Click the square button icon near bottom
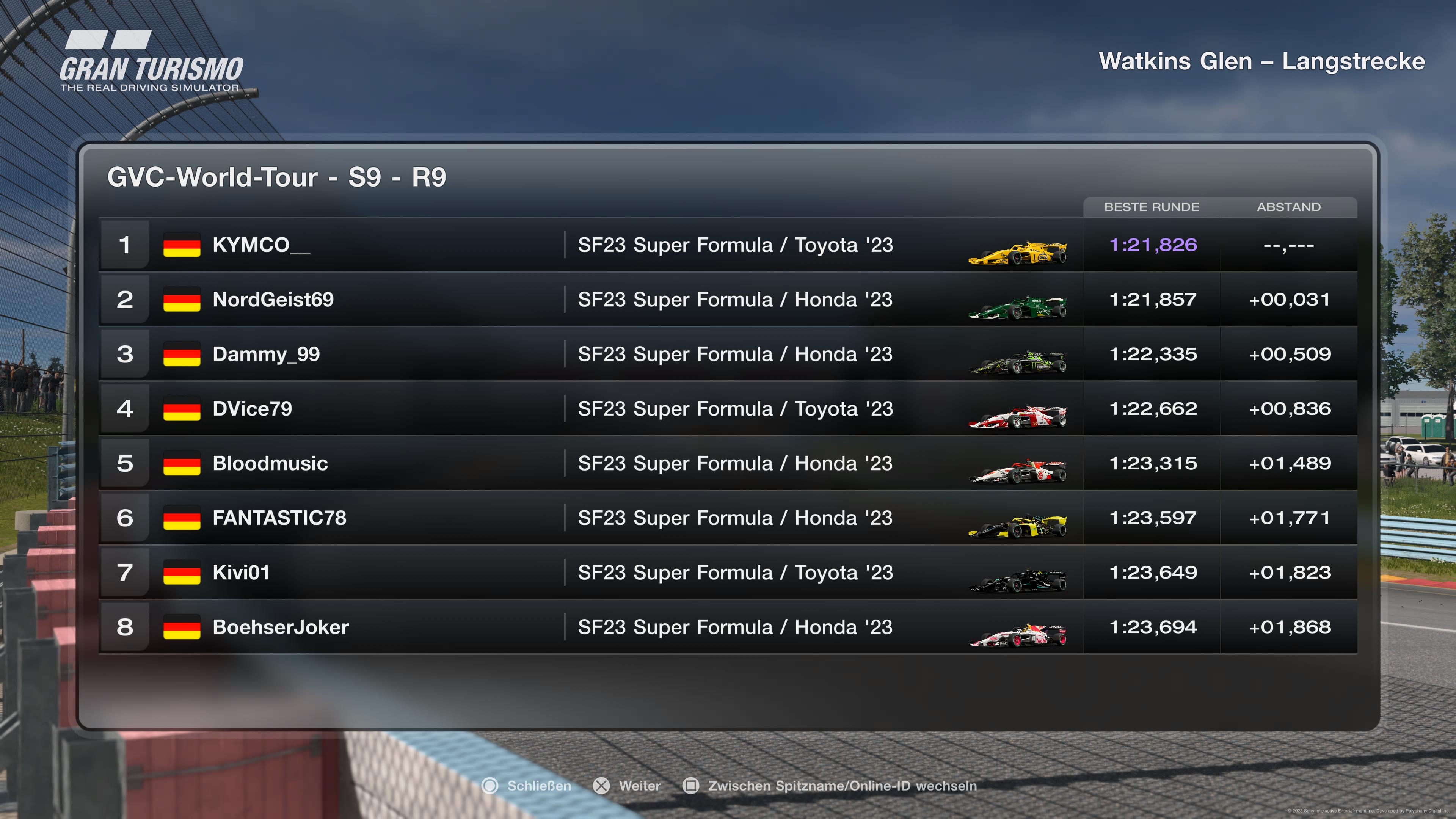 coord(691,786)
